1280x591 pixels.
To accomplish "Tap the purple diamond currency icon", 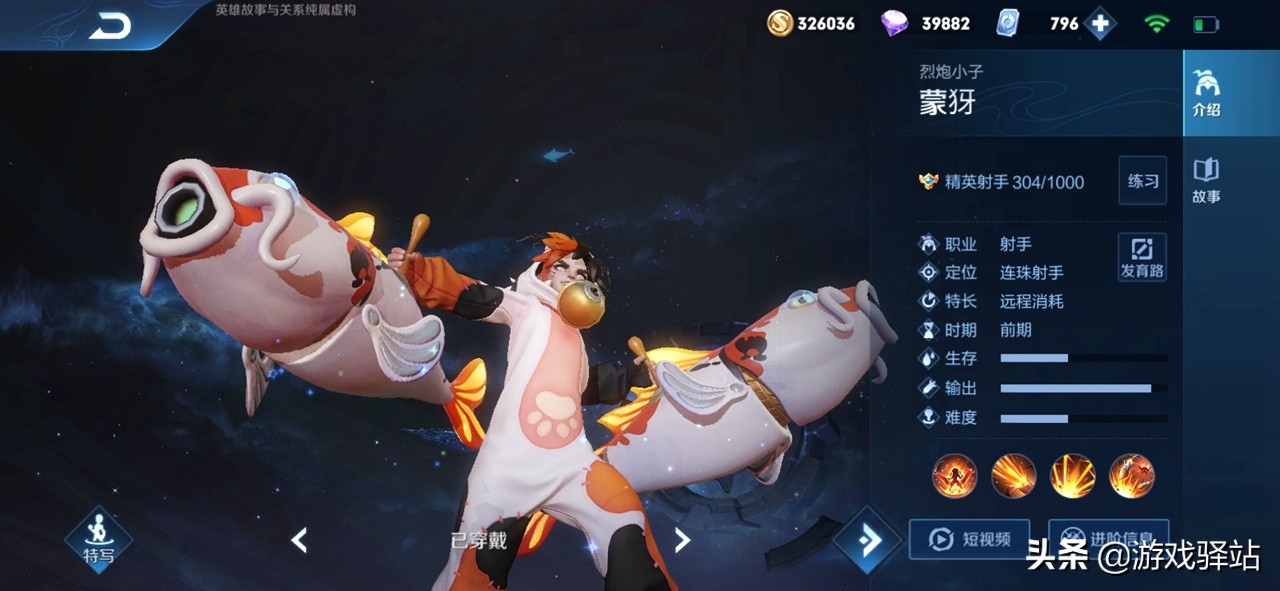I will pyautogui.click(x=893, y=24).
